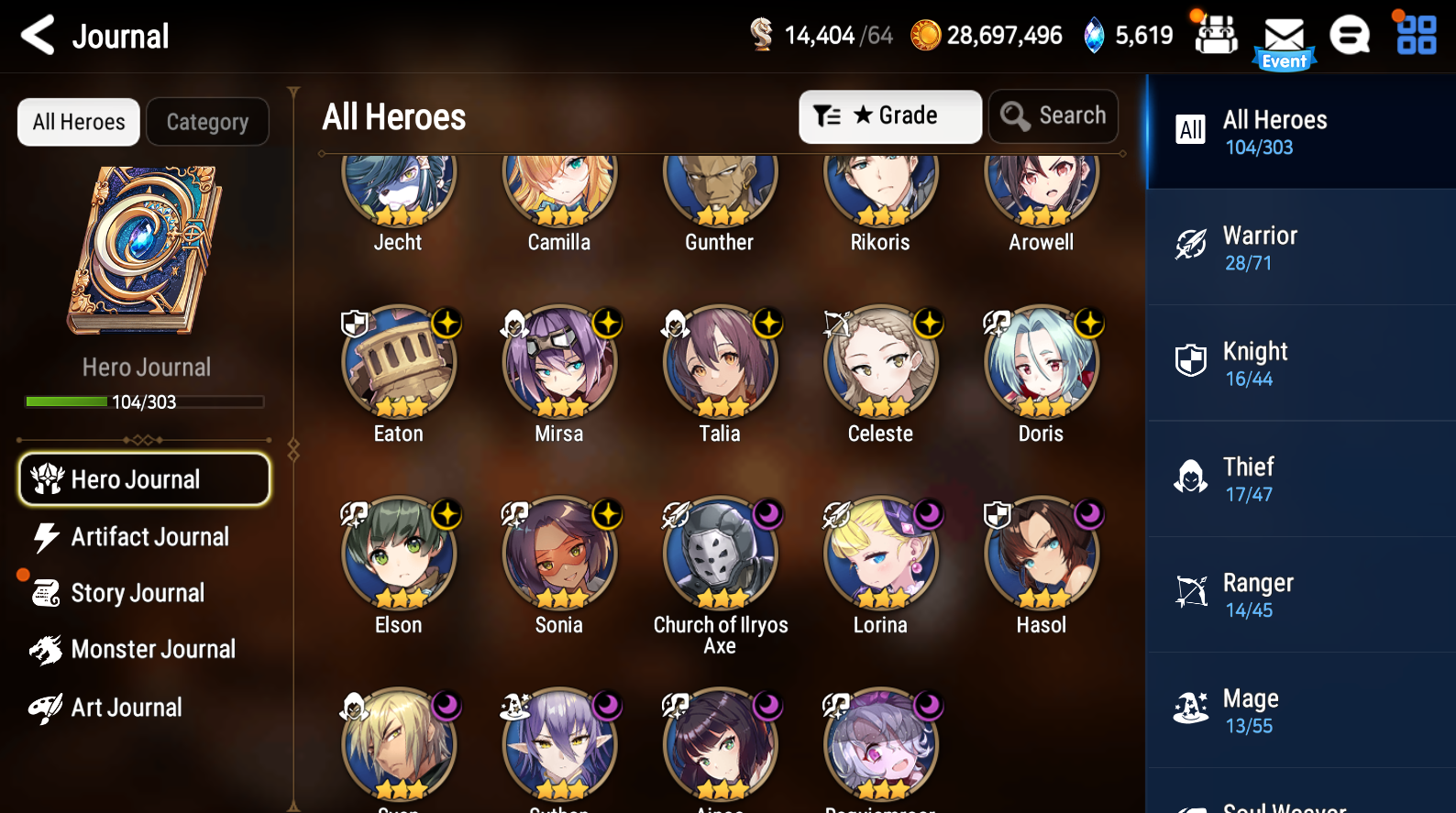Open the blue grid menu icon
The image size is (1456, 813).
[1415, 34]
